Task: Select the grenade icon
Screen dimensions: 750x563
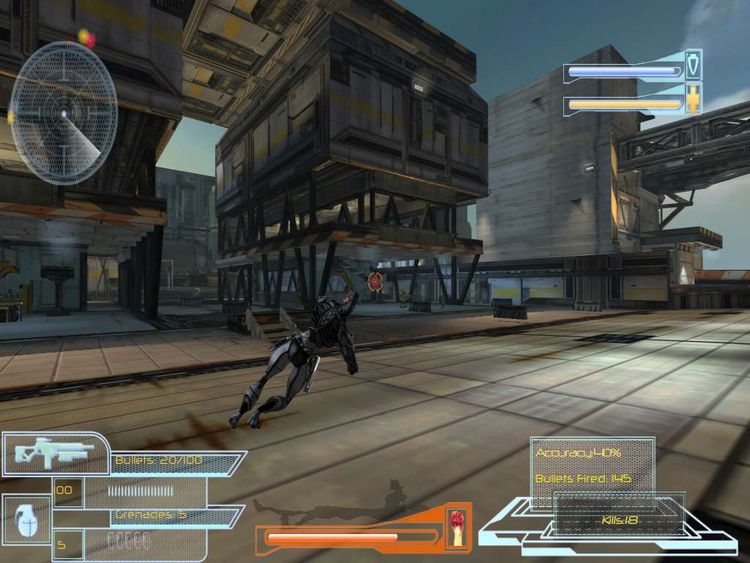Action: (x=26, y=519)
